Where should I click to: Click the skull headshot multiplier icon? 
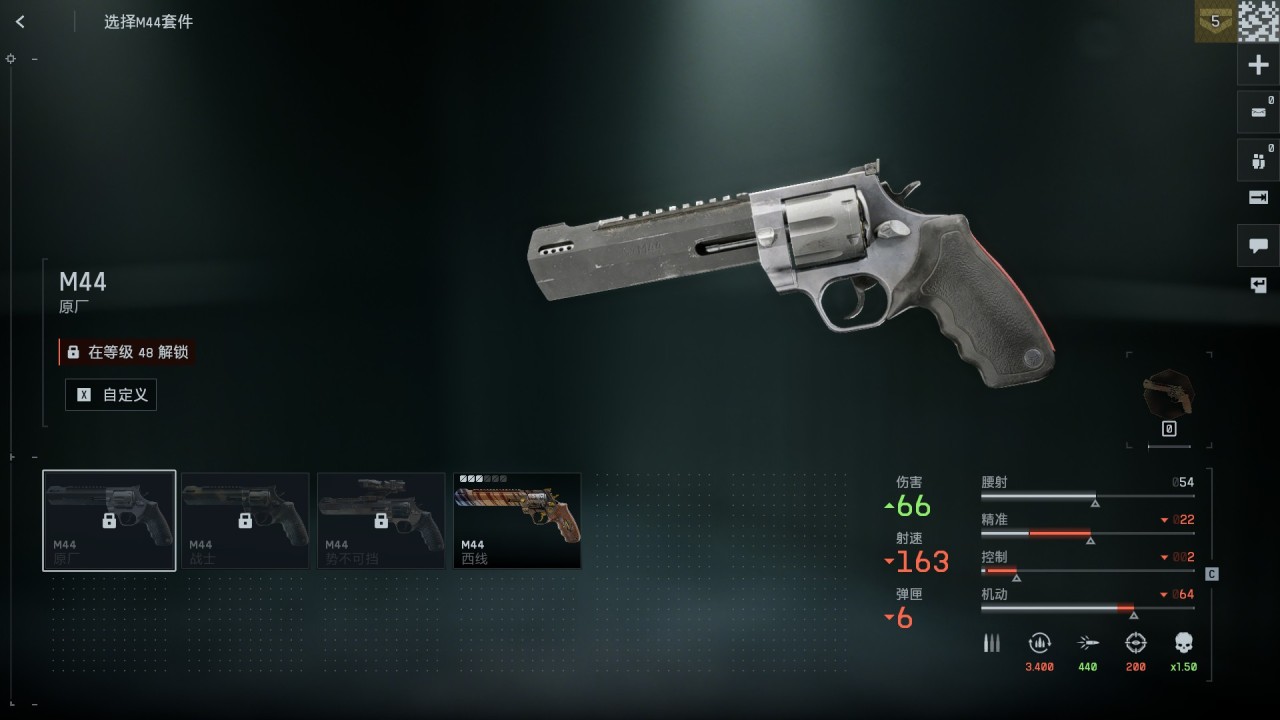(x=1184, y=643)
